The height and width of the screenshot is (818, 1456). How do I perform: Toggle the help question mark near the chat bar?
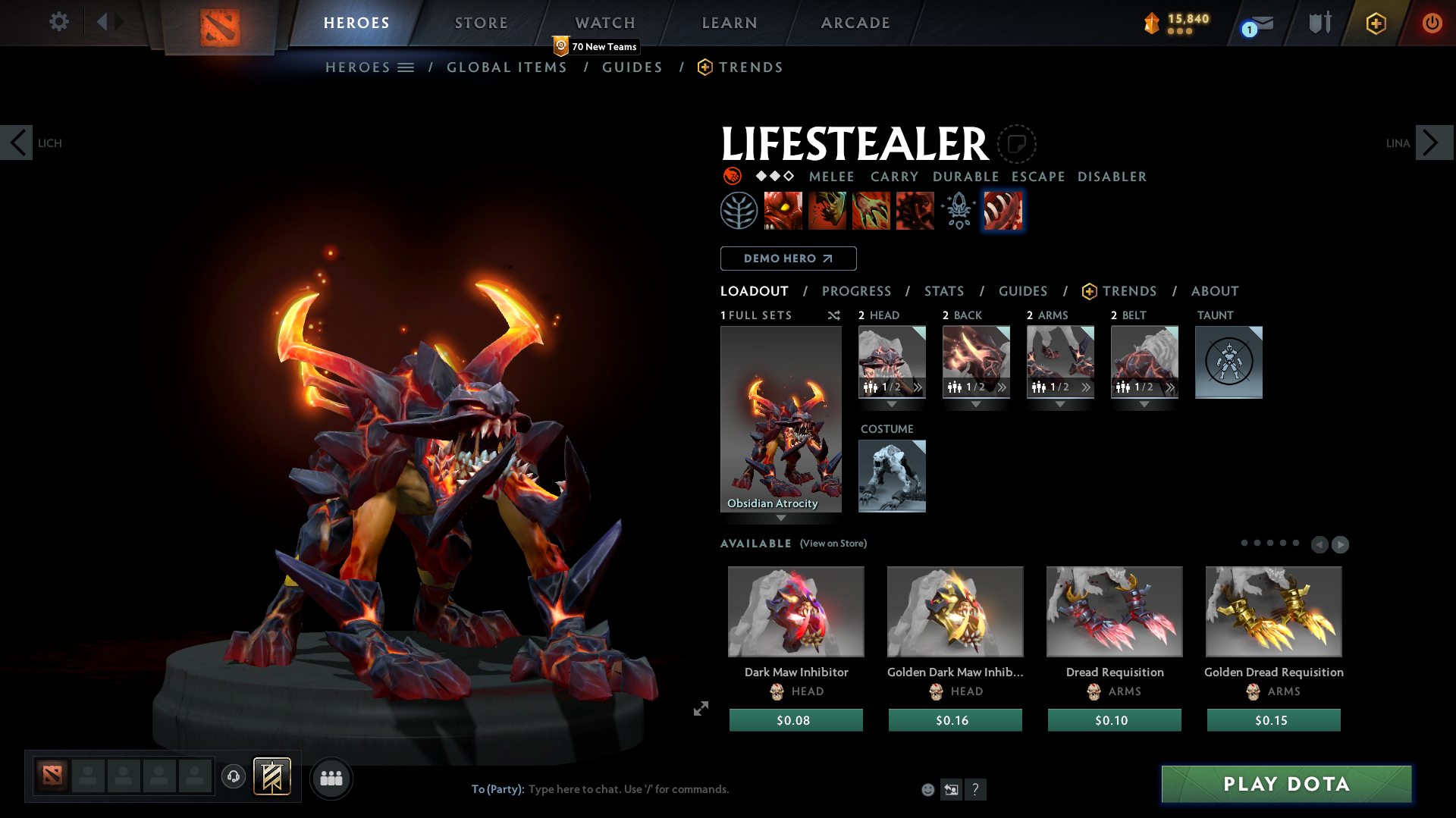pyautogui.click(x=976, y=789)
